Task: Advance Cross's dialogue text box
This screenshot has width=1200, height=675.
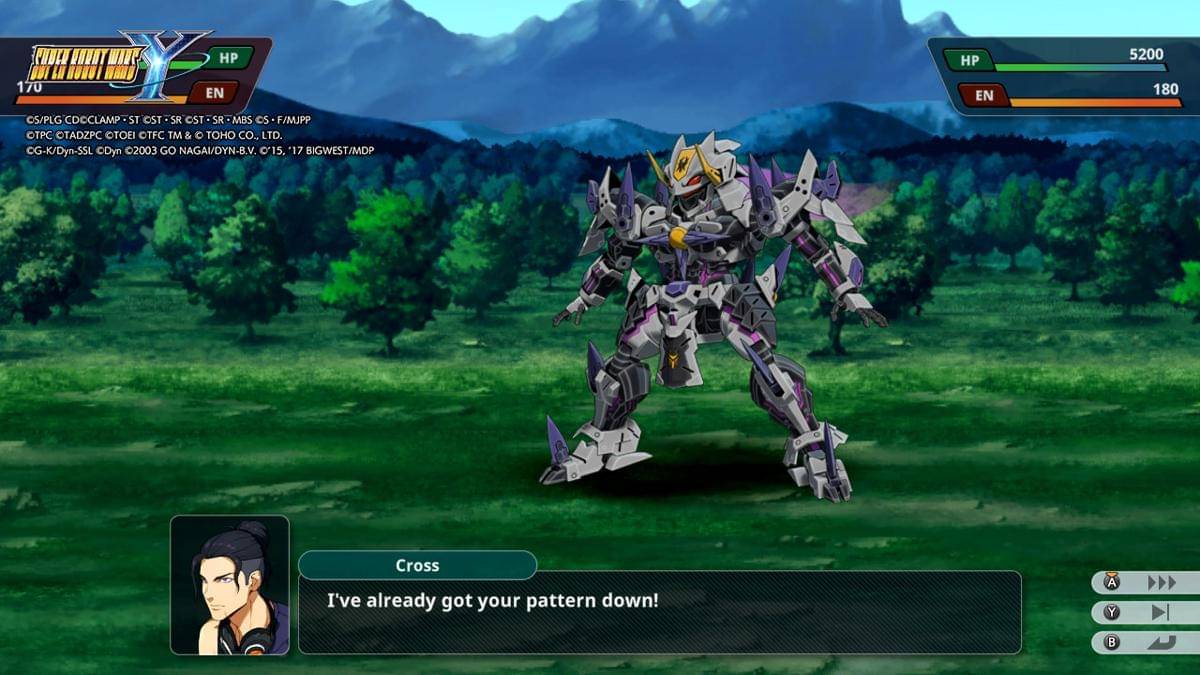Action: (659, 612)
